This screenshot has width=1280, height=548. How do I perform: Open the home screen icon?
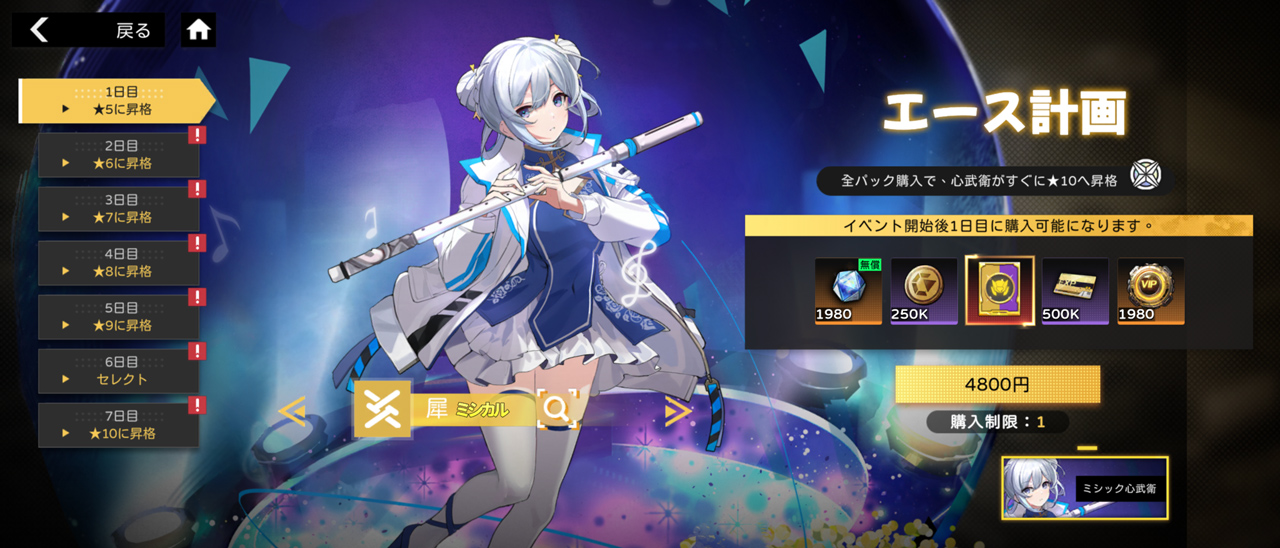click(x=199, y=30)
